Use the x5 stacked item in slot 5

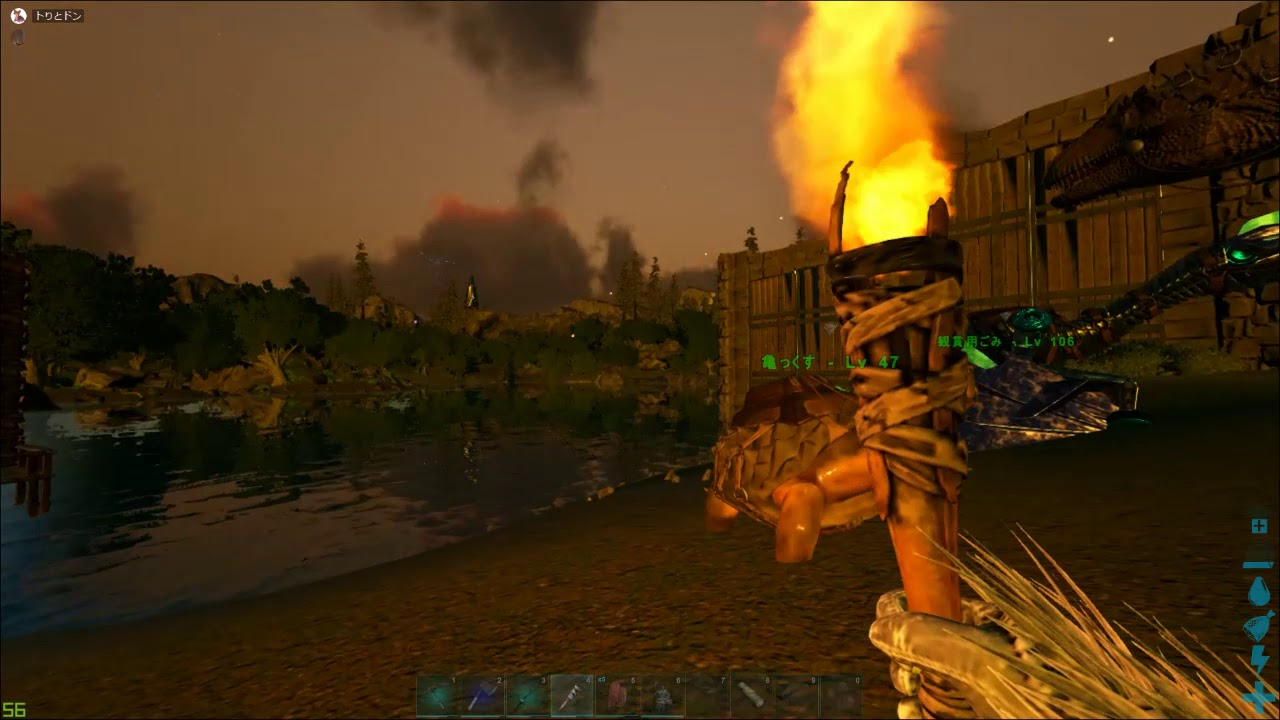pyautogui.click(x=617, y=695)
